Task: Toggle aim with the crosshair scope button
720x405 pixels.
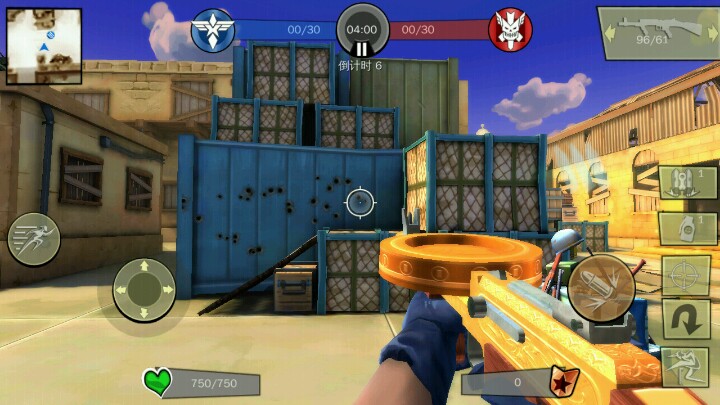Action: point(686,275)
